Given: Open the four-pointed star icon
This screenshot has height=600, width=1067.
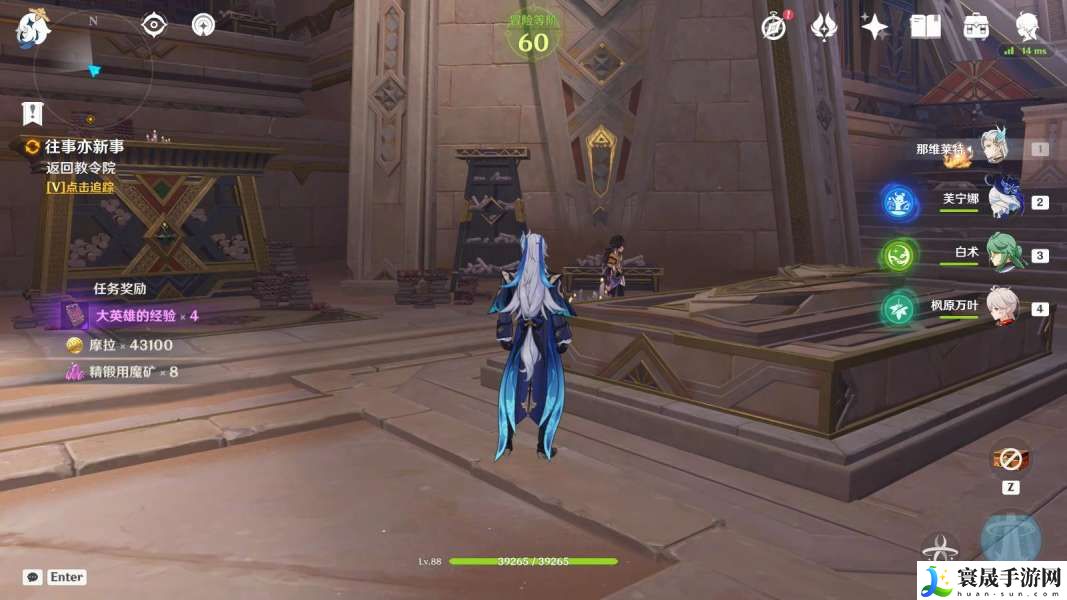Looking at the screenshot, I should pyautogui.click(x=874, y=28).
